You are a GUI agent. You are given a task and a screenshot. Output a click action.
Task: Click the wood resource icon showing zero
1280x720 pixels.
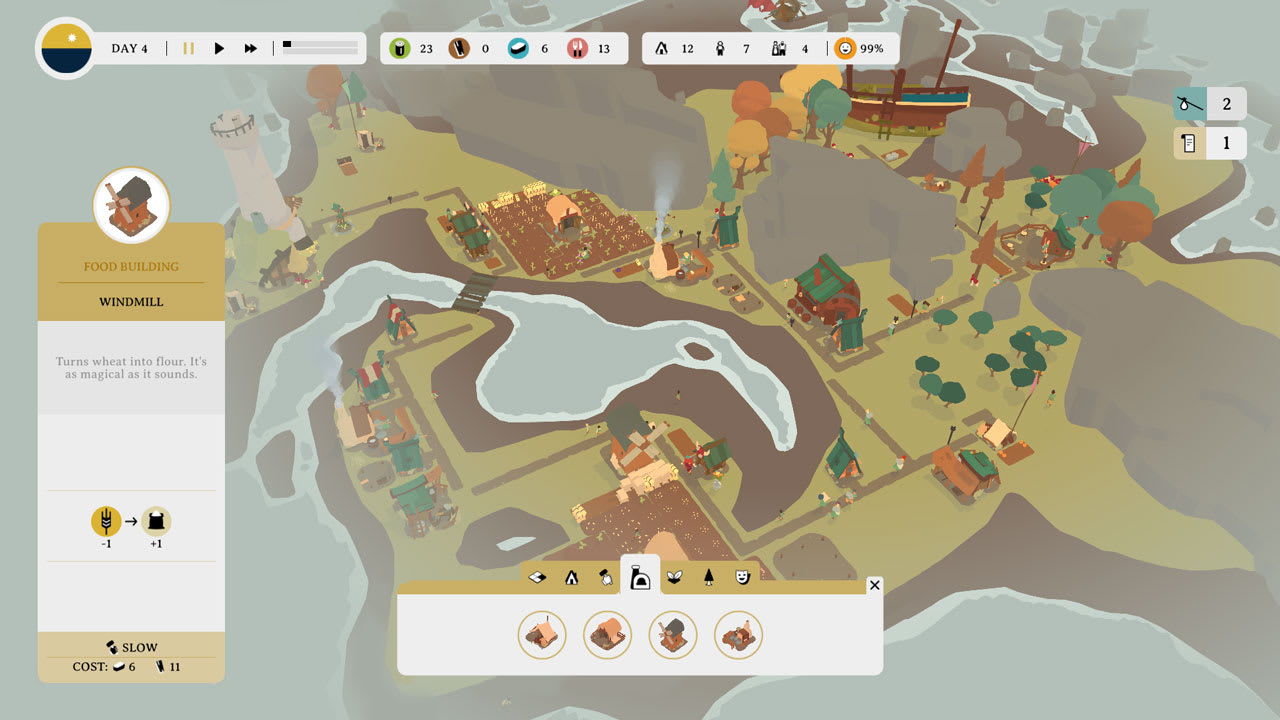coord(458,47)
